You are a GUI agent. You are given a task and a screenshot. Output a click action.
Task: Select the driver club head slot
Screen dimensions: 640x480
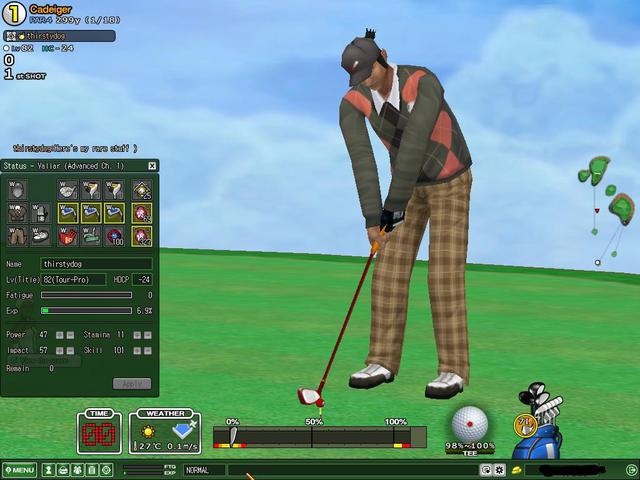point(68,188)
